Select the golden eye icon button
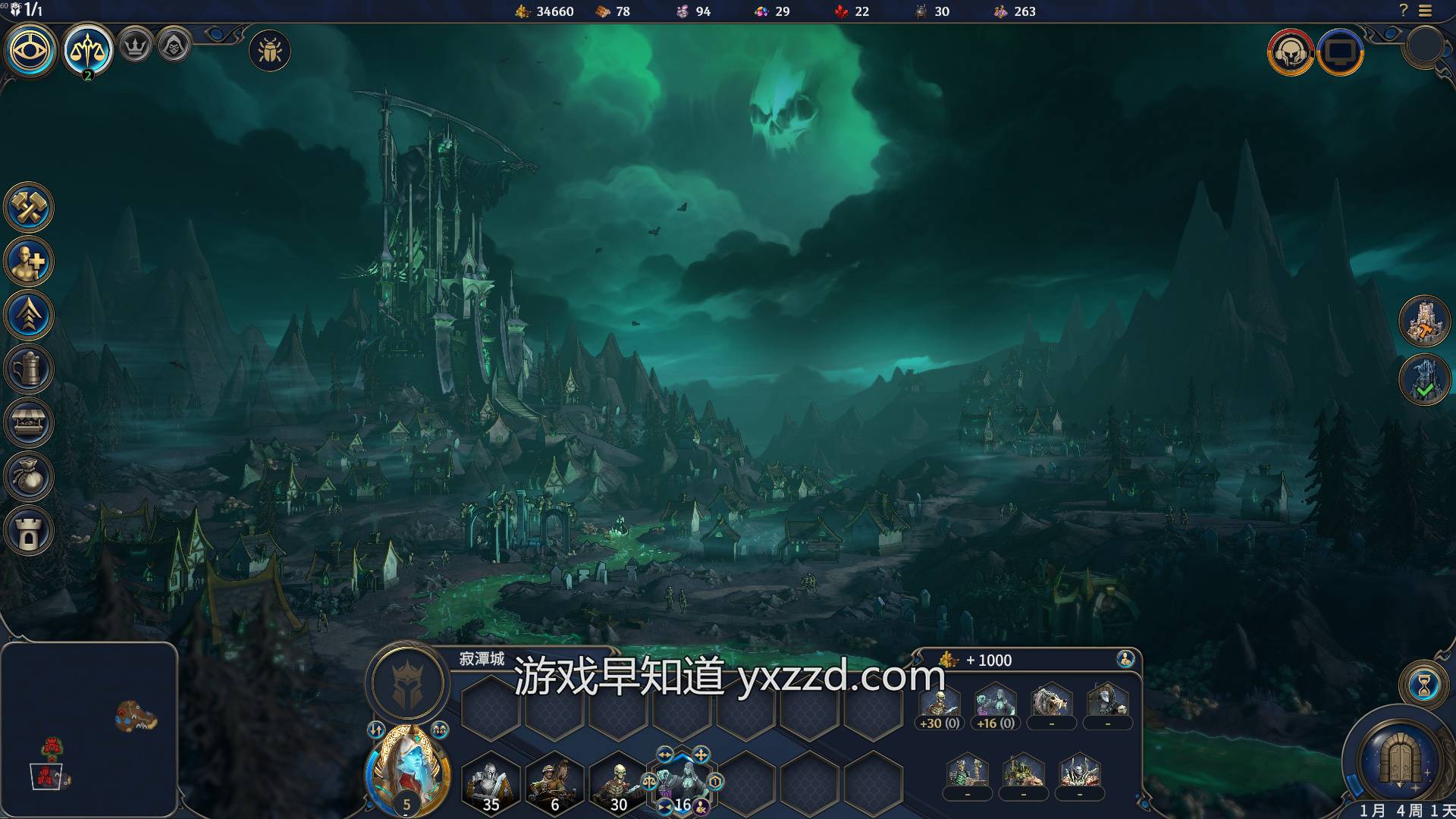1456x819 pixels. point(31,51)
